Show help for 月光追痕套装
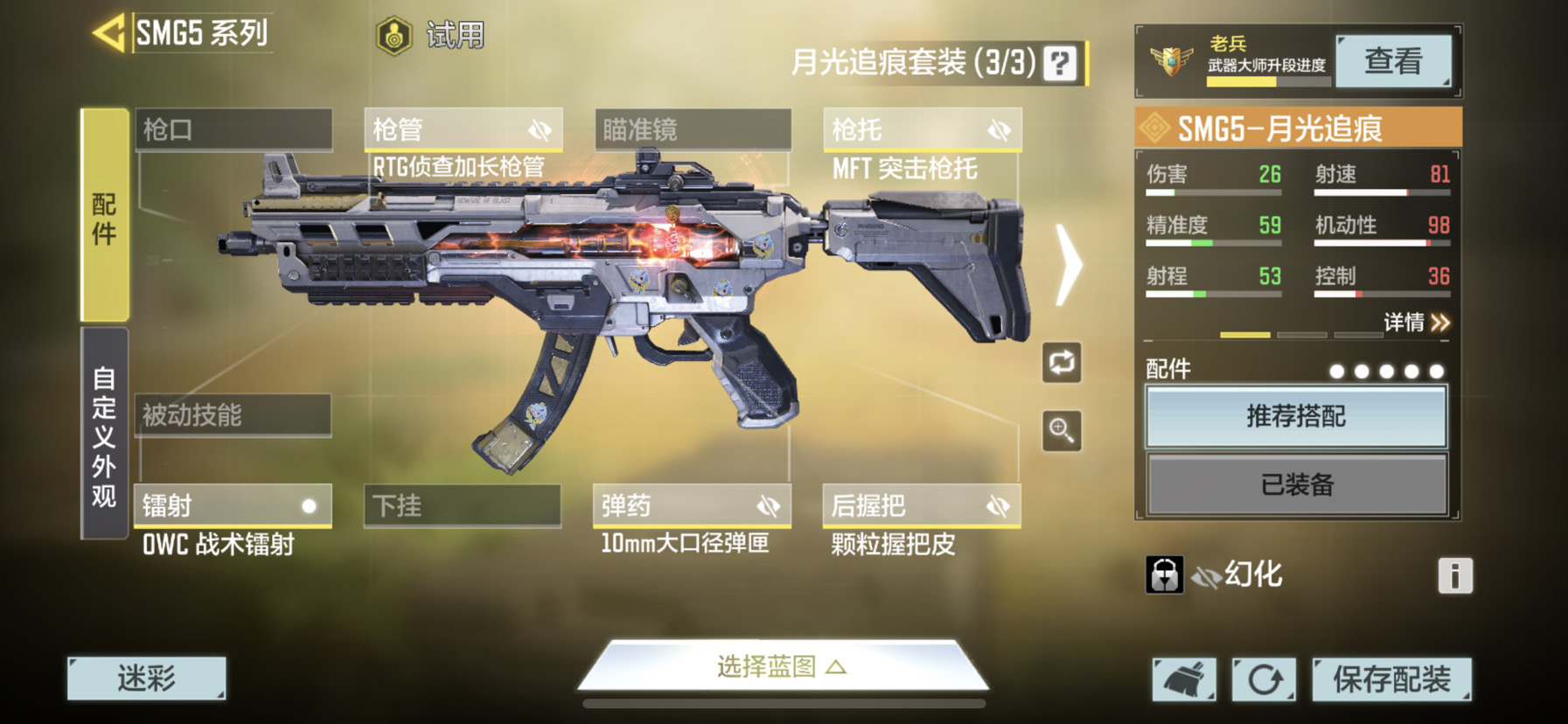 coord(1060,63)
